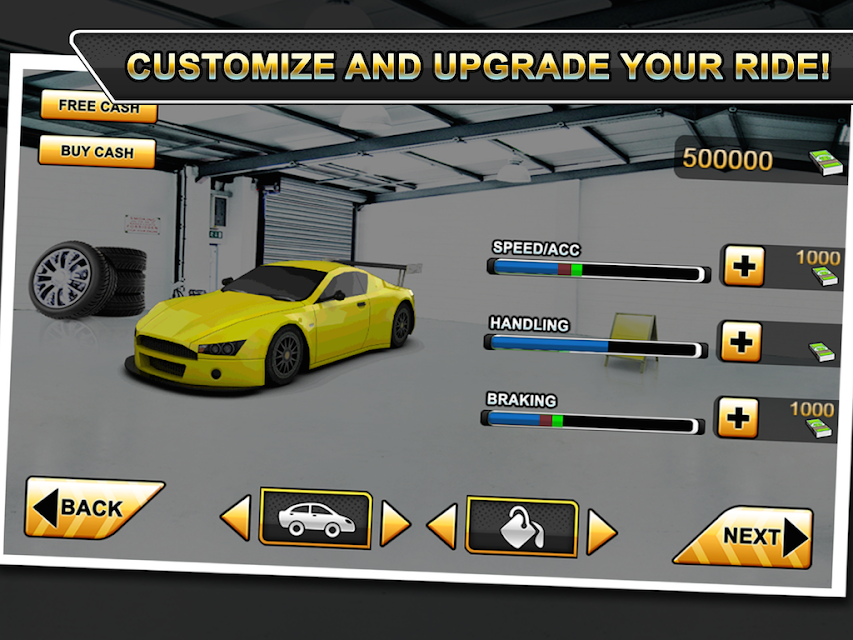Upgrade Handling with its plus button
This screenshot has width=853, height=640.
pos(741,342)
